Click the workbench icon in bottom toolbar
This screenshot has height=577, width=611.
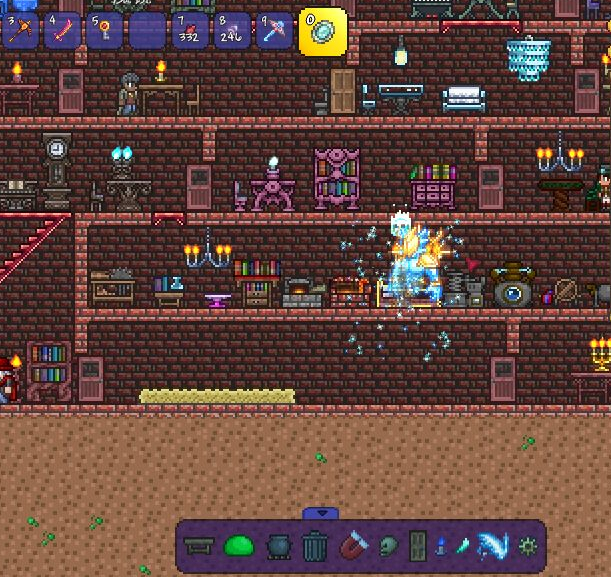(x=199, y=546)
